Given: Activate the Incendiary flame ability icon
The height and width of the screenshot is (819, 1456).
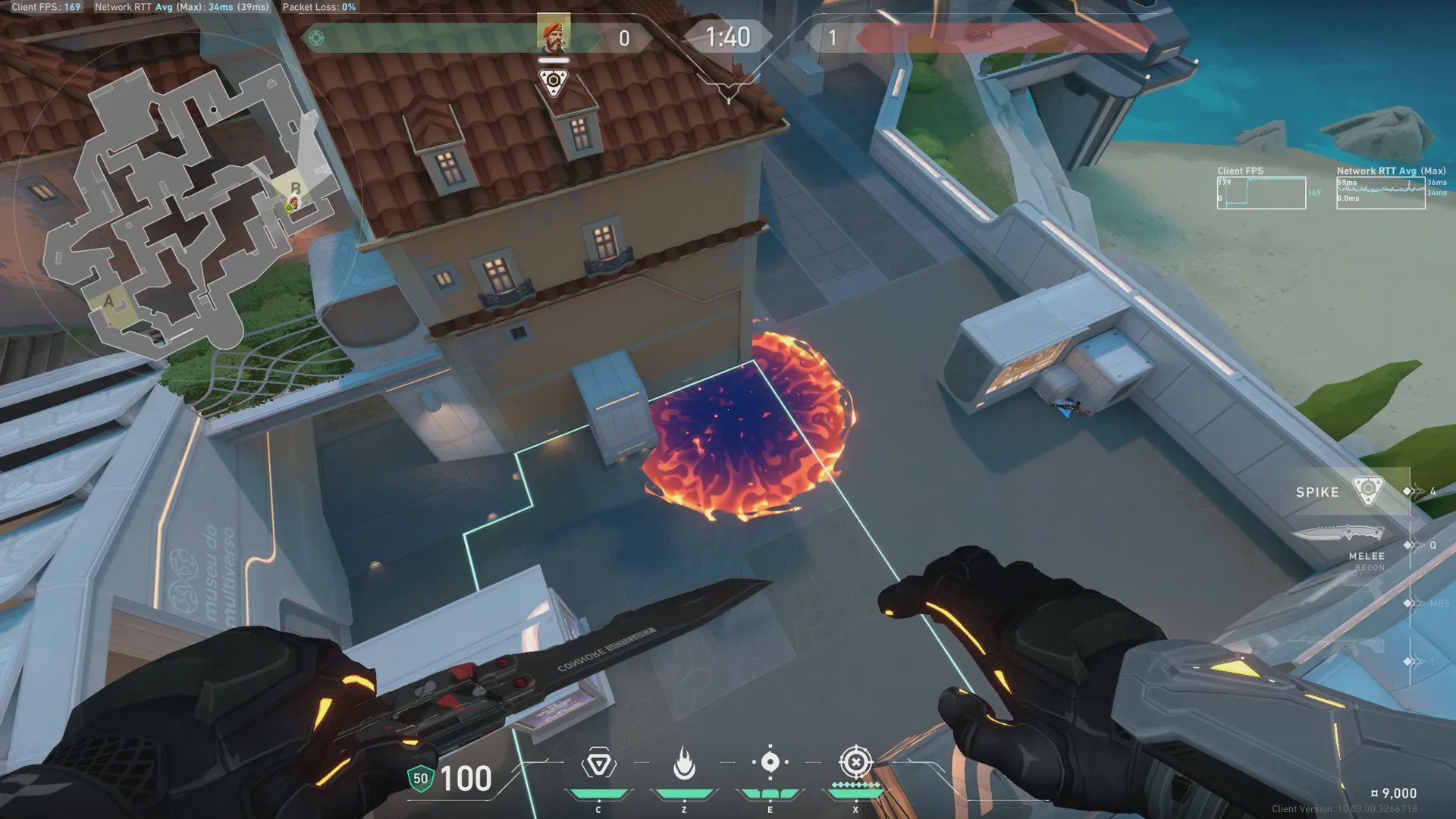Looking at the screenshot, I should [684, 764].
